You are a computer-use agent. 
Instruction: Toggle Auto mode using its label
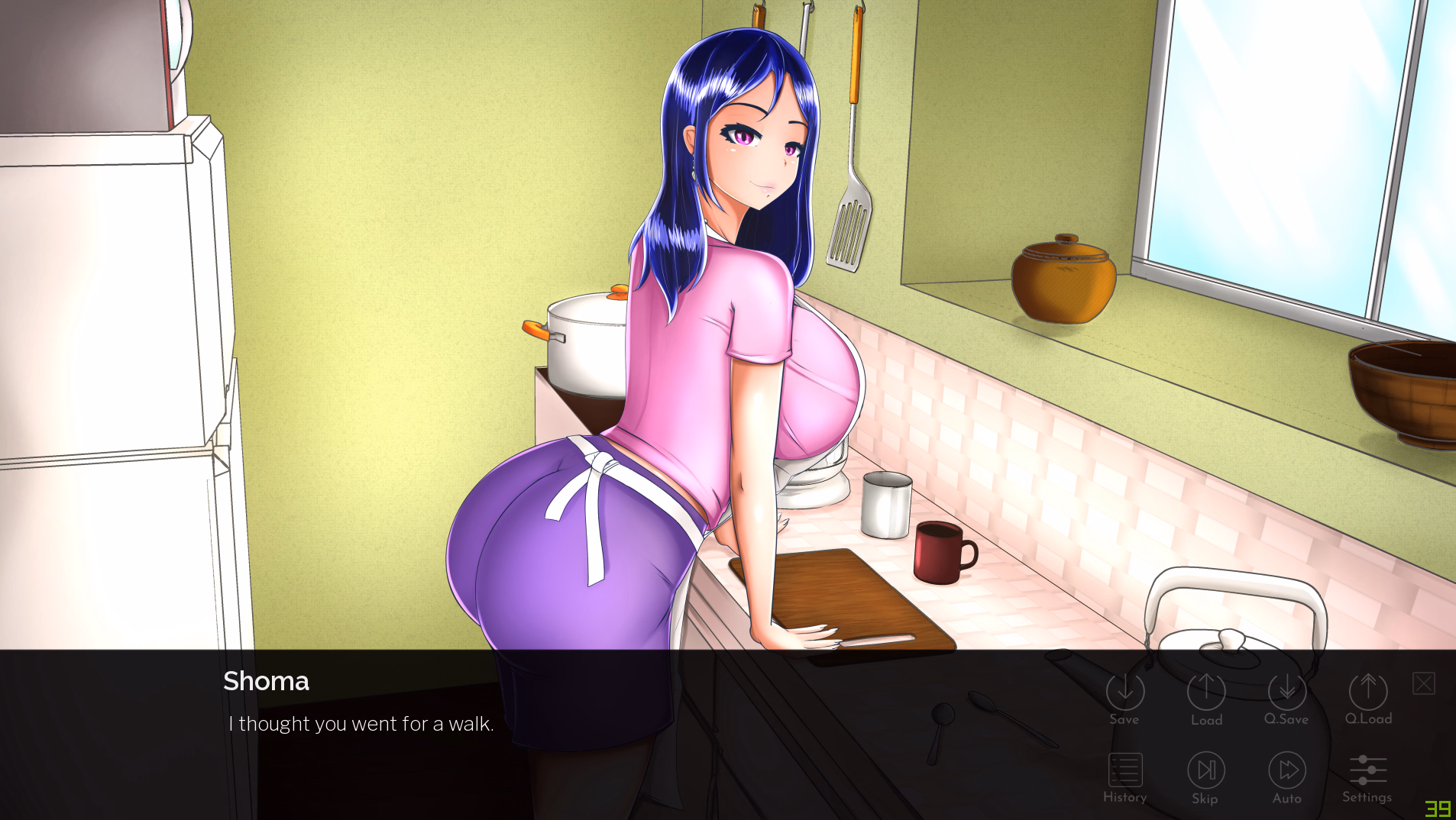click(x=1286, y=799)
